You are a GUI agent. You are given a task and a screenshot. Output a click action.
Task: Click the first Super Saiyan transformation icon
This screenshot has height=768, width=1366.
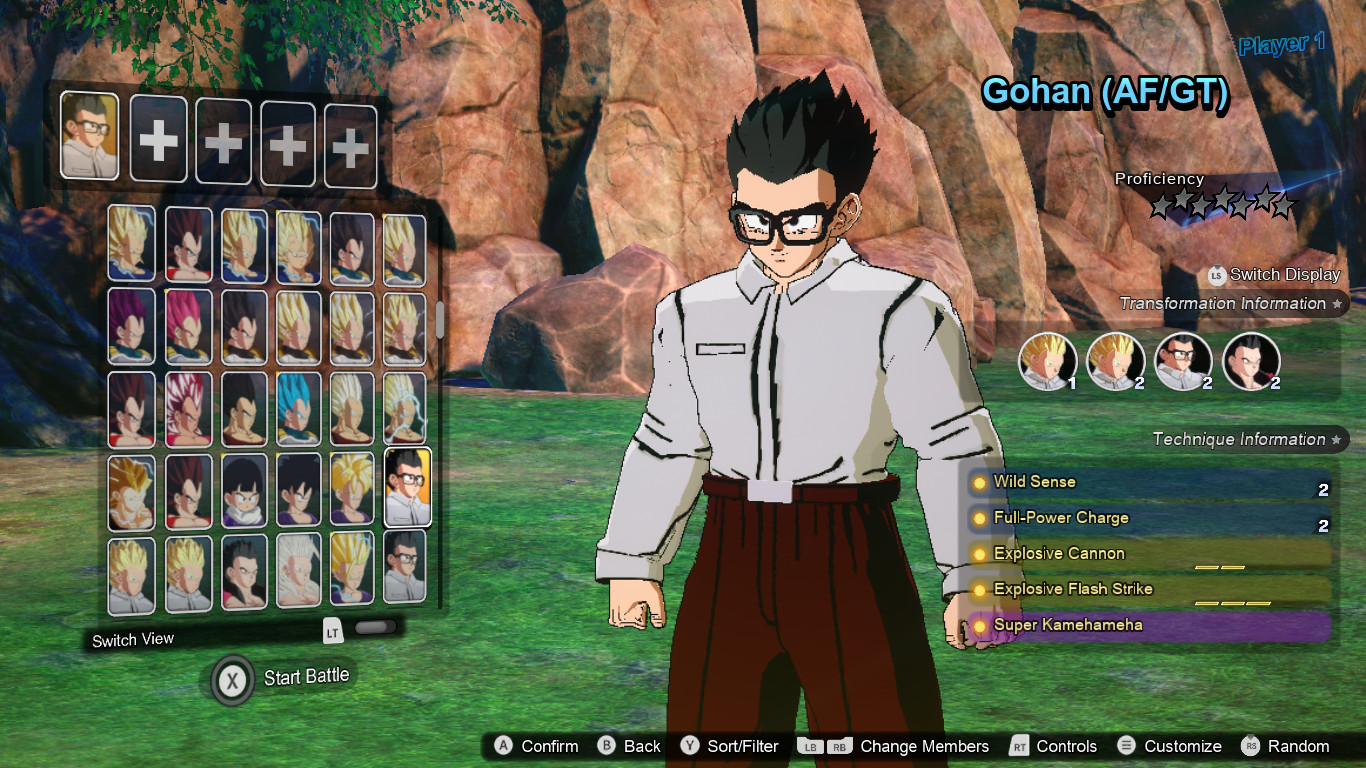click(x=1047, y=362)
